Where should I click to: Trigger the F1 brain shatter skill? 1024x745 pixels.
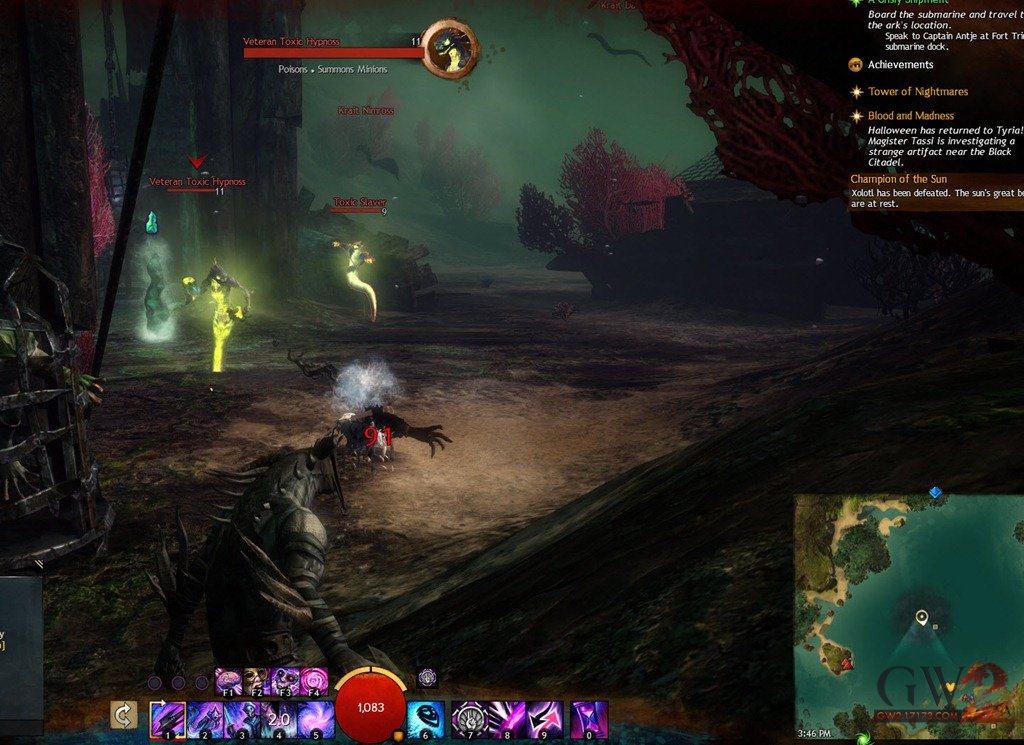pyautogui.click(x=229, y=681)
